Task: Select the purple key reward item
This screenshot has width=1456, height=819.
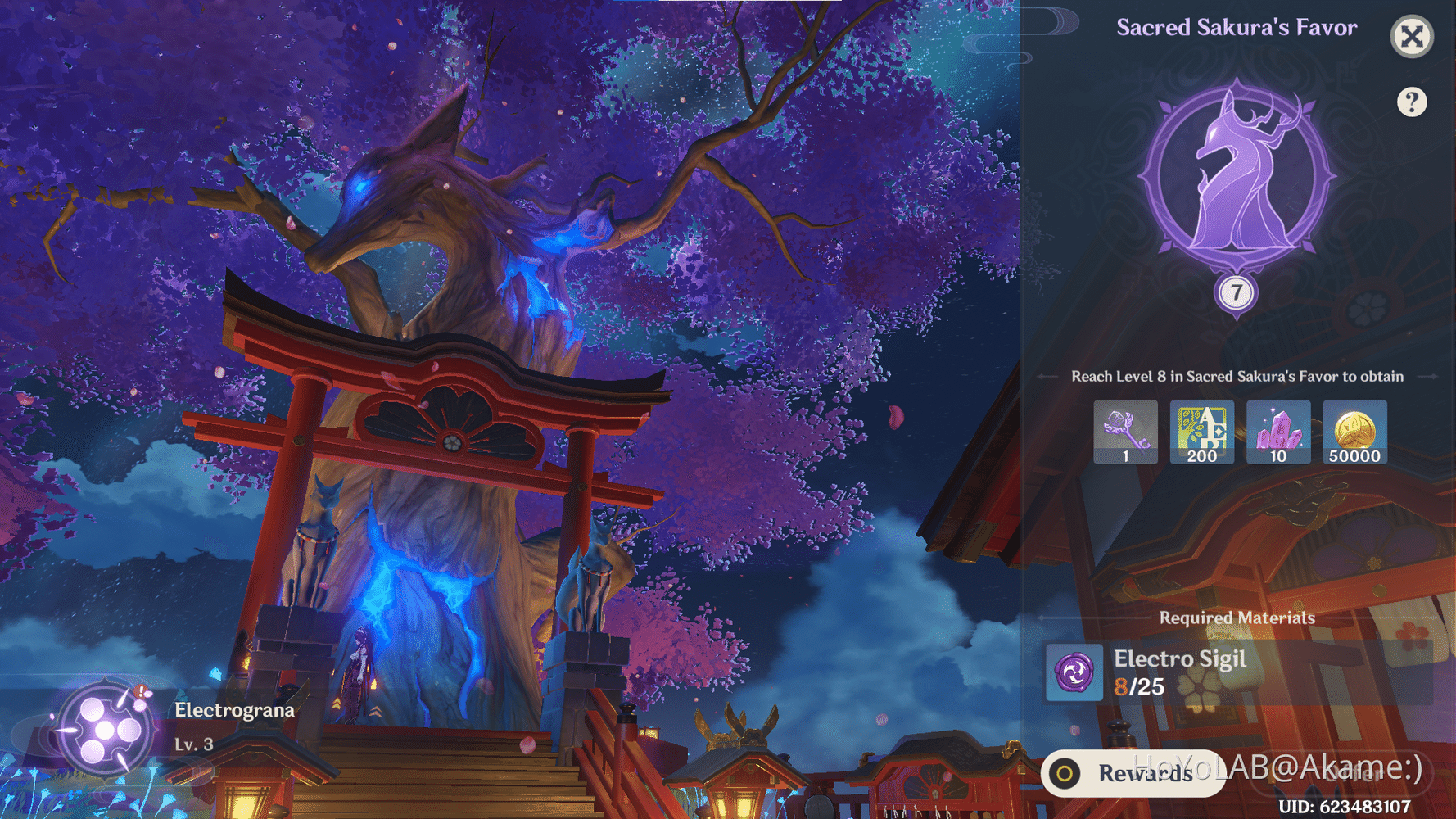Action: pos(1125,432)
